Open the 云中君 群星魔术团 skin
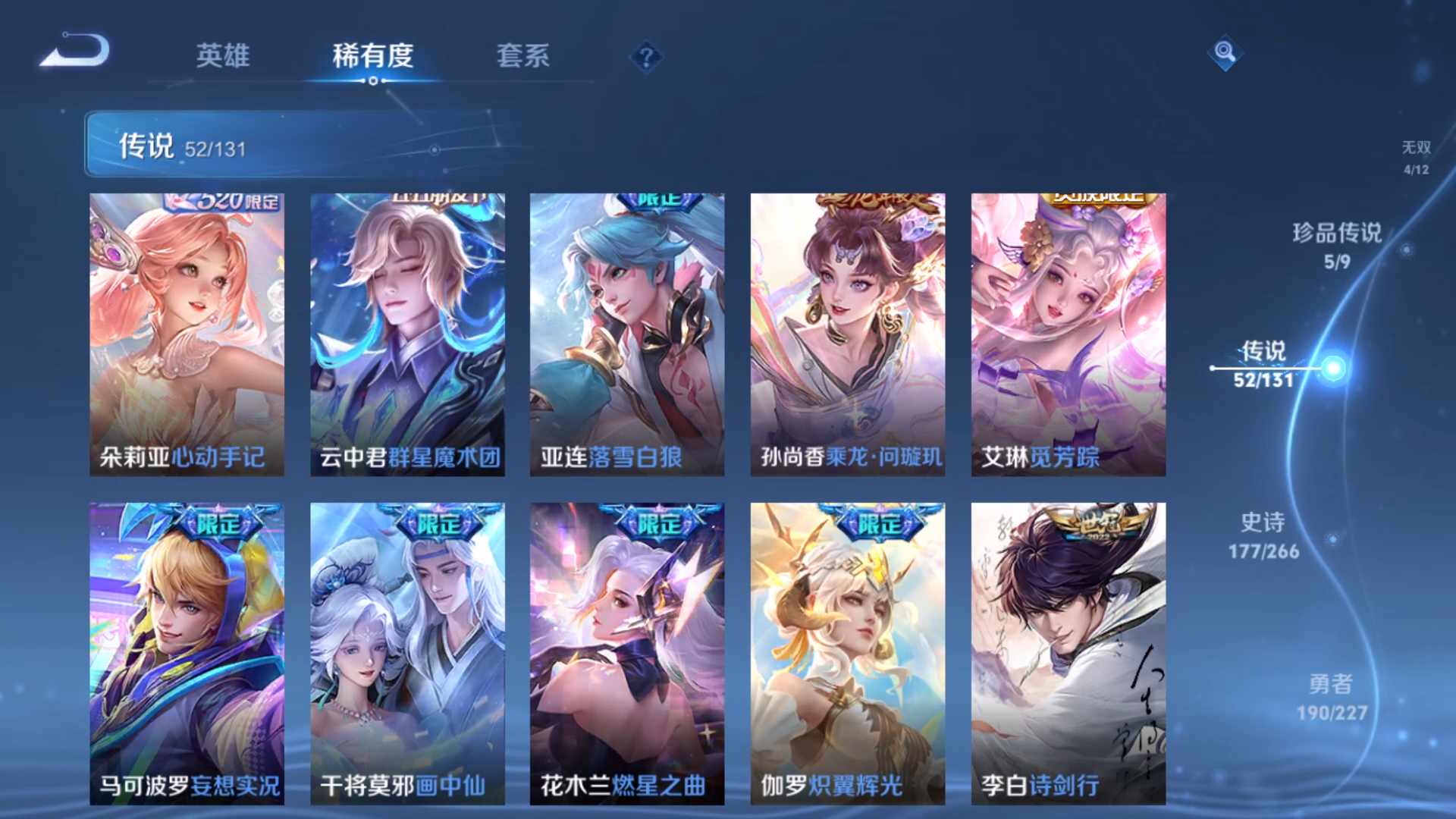Viewport: 1456px width, 819px height. click(x=406, y=334)
